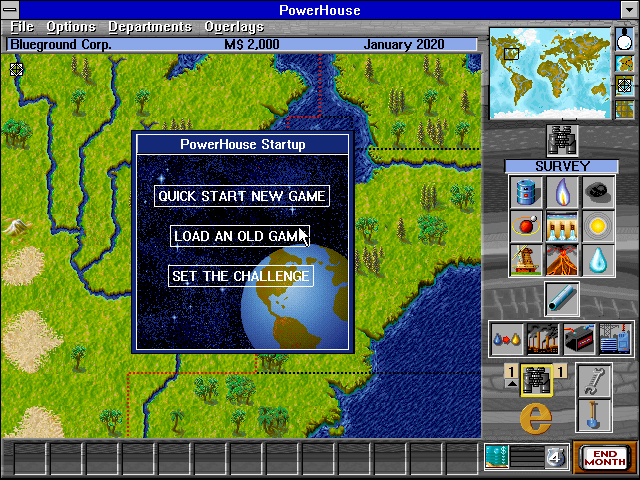Click the shovel tool icon
640x480 pixels.
594,415
